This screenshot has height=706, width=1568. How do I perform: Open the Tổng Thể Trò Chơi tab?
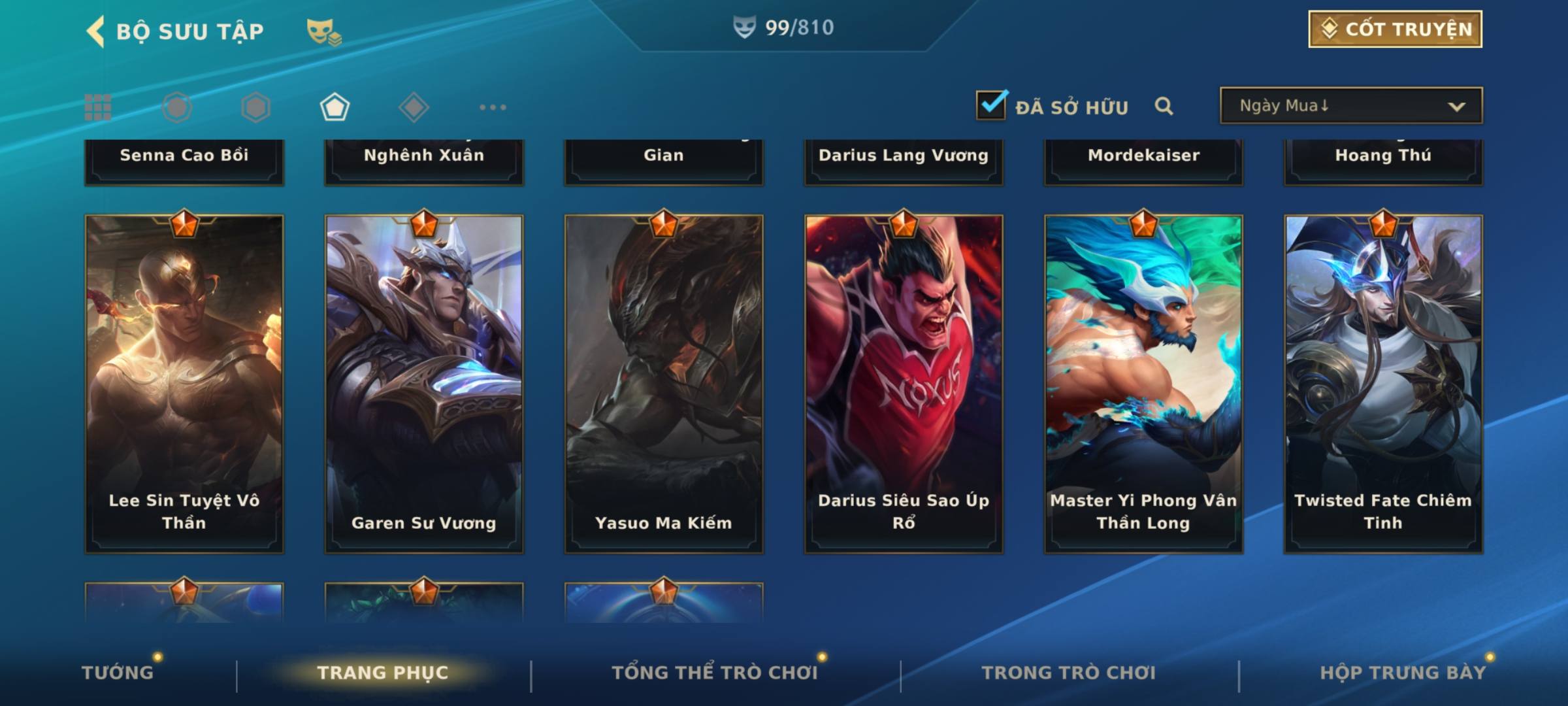point(715,673)
